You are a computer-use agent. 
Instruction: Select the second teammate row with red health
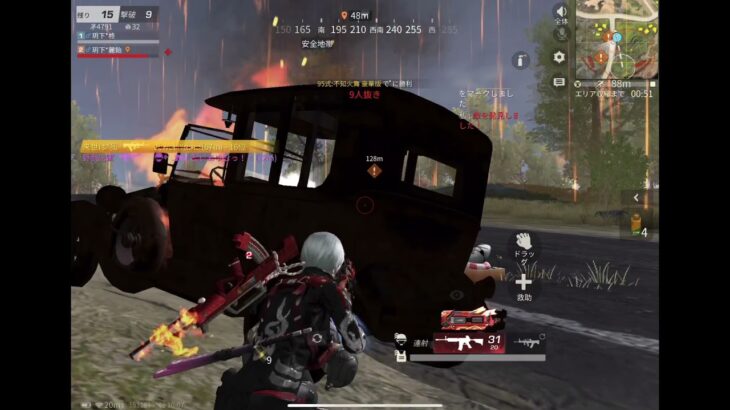tap(115, 49)
